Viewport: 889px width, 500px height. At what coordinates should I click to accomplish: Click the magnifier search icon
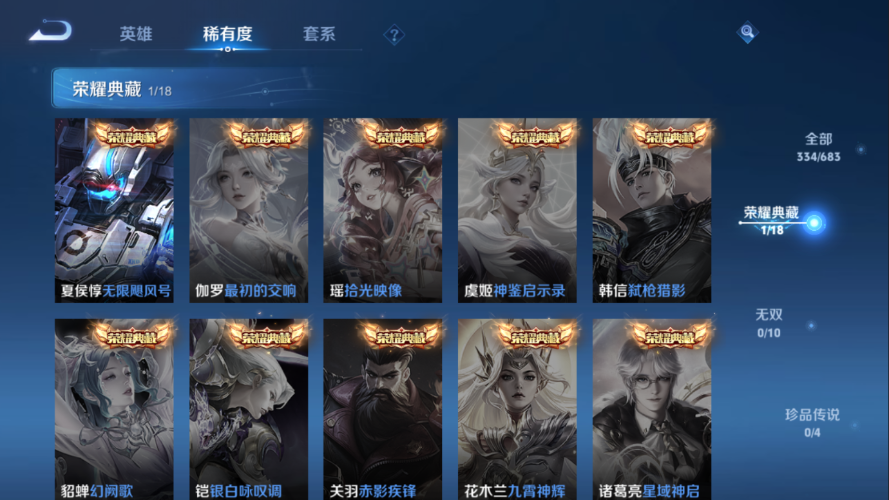click(x=747, y=33)
